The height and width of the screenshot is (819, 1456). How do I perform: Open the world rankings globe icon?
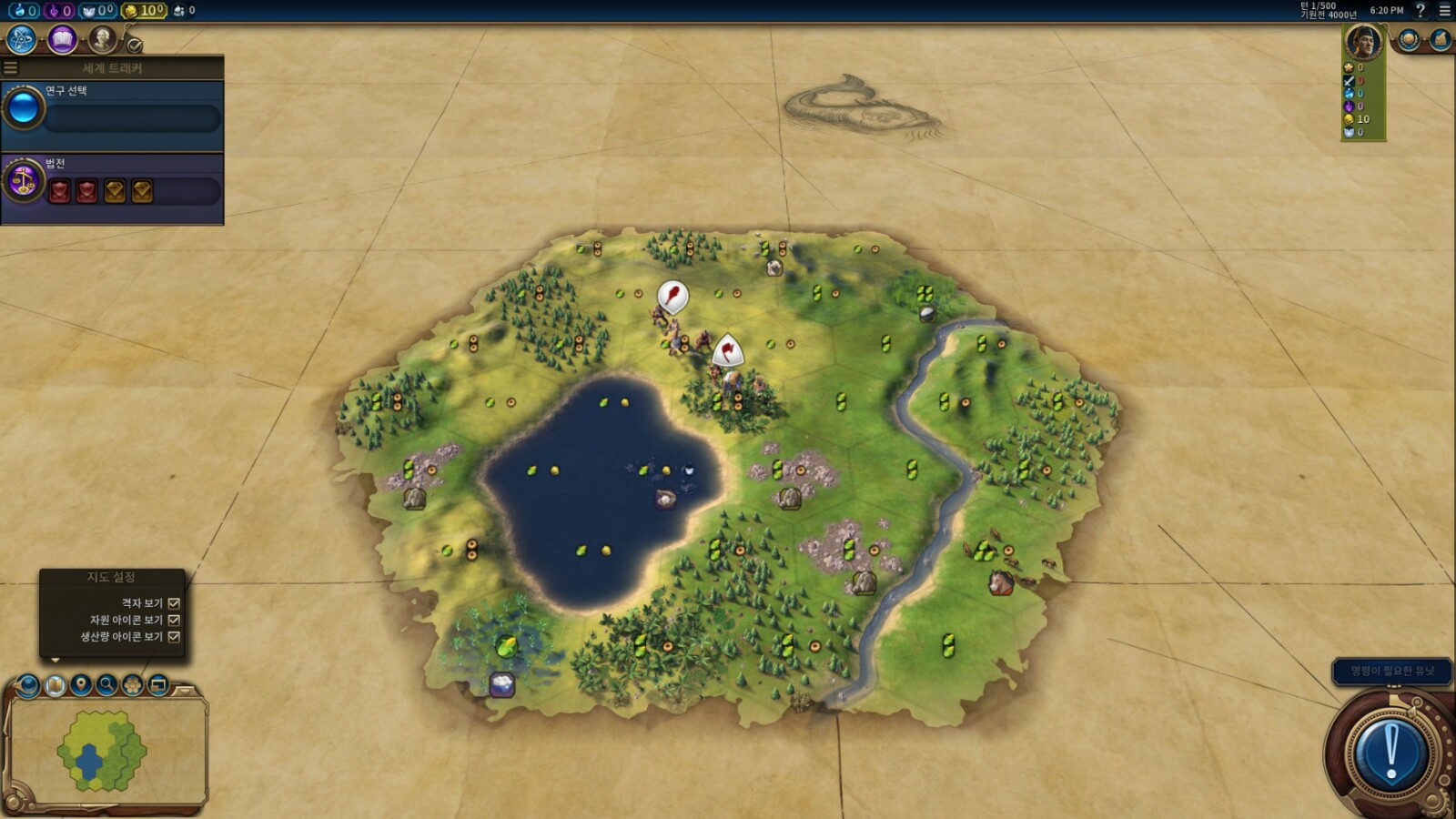pyautogui.click(x=1409, y=40)
